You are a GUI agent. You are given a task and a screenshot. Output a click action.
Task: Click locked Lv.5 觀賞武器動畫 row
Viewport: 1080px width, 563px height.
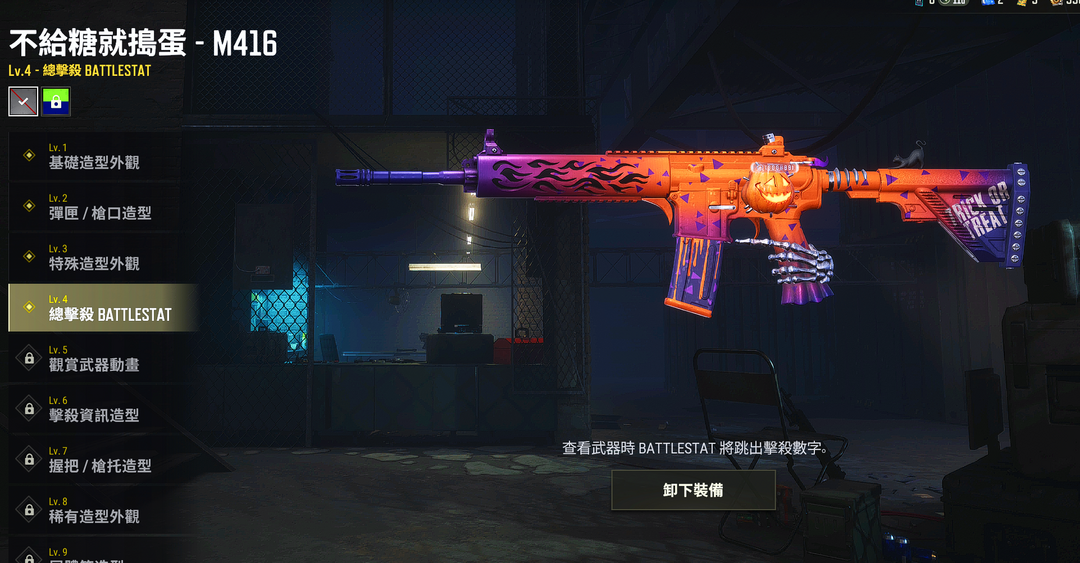[100, 358]
